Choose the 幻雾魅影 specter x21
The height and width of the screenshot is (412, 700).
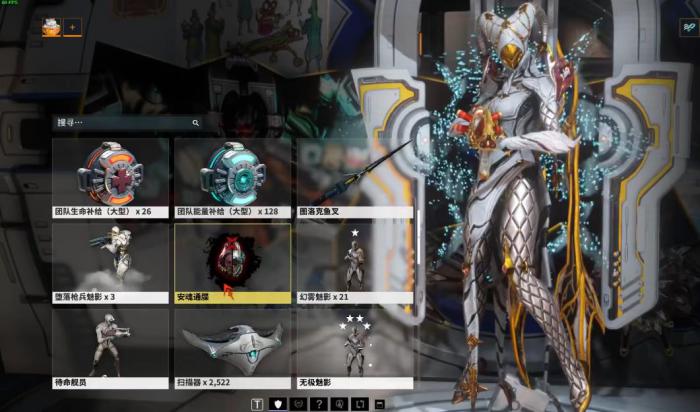tap(355, 262)
